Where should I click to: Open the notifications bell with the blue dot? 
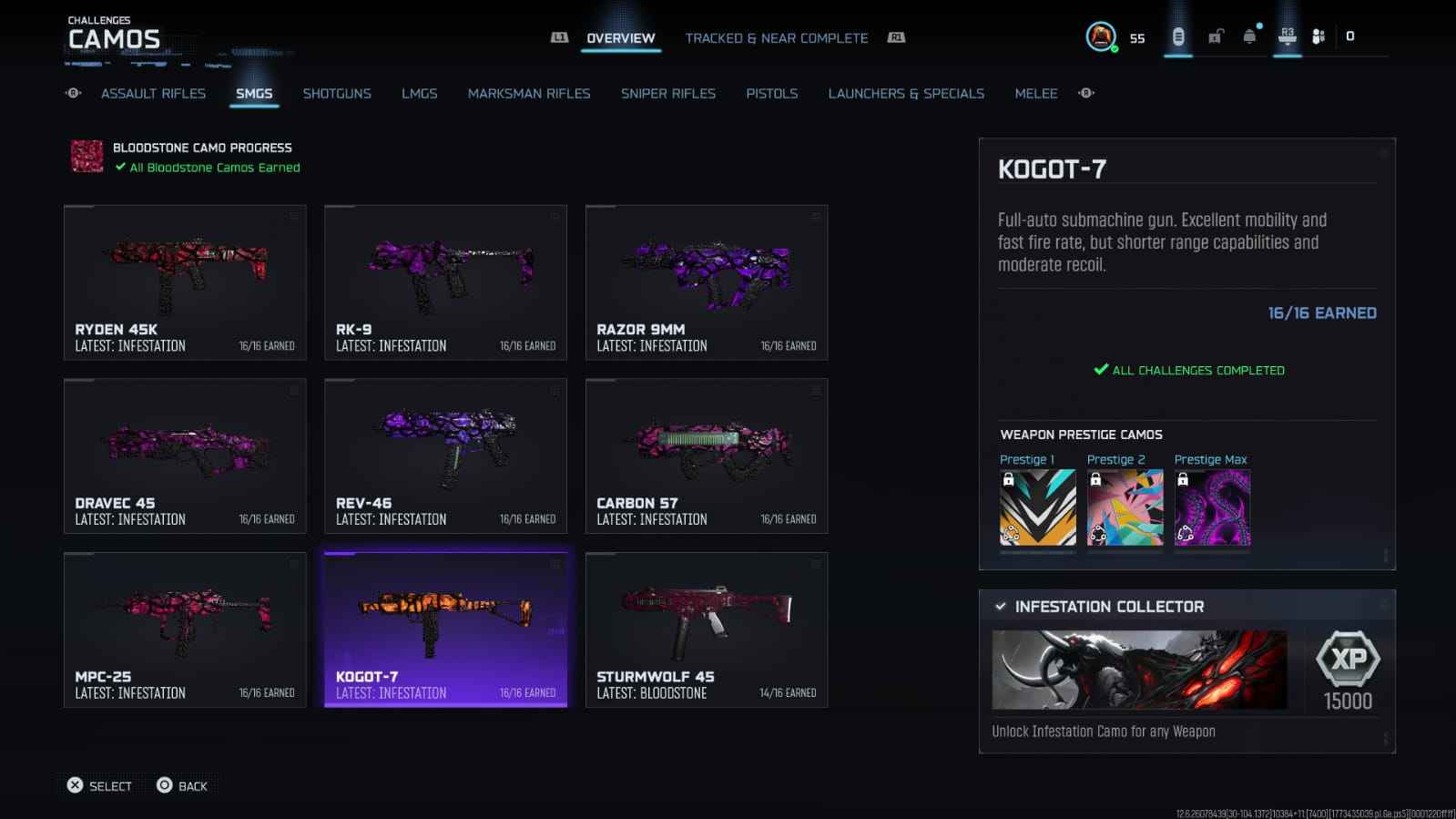(1249, 36)
